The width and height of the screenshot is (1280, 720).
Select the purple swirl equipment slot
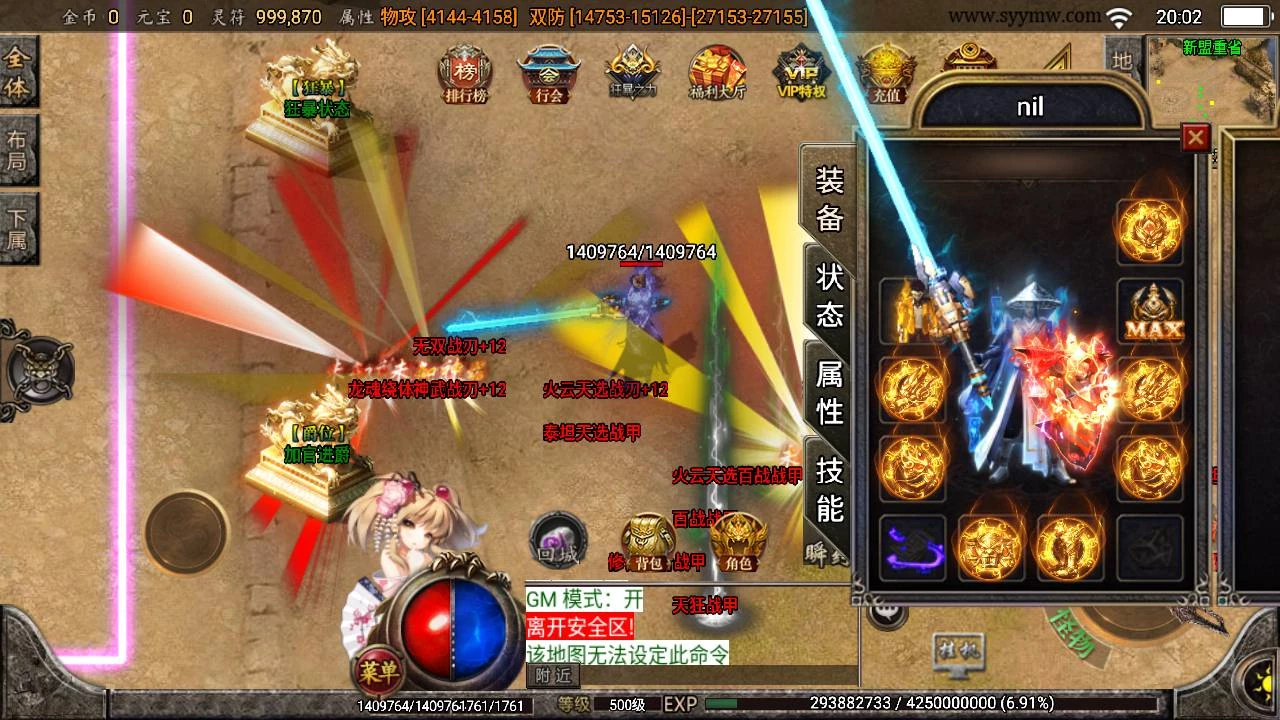[912, 547]
